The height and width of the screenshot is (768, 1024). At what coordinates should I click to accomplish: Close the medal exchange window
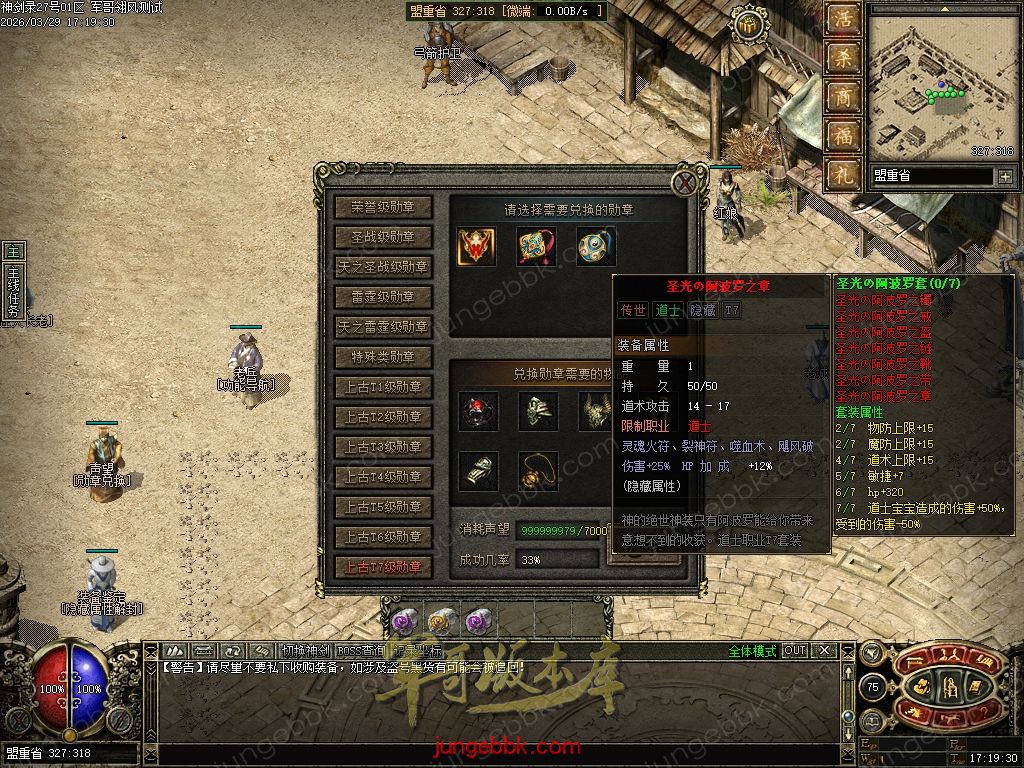[x=685, y=183]
